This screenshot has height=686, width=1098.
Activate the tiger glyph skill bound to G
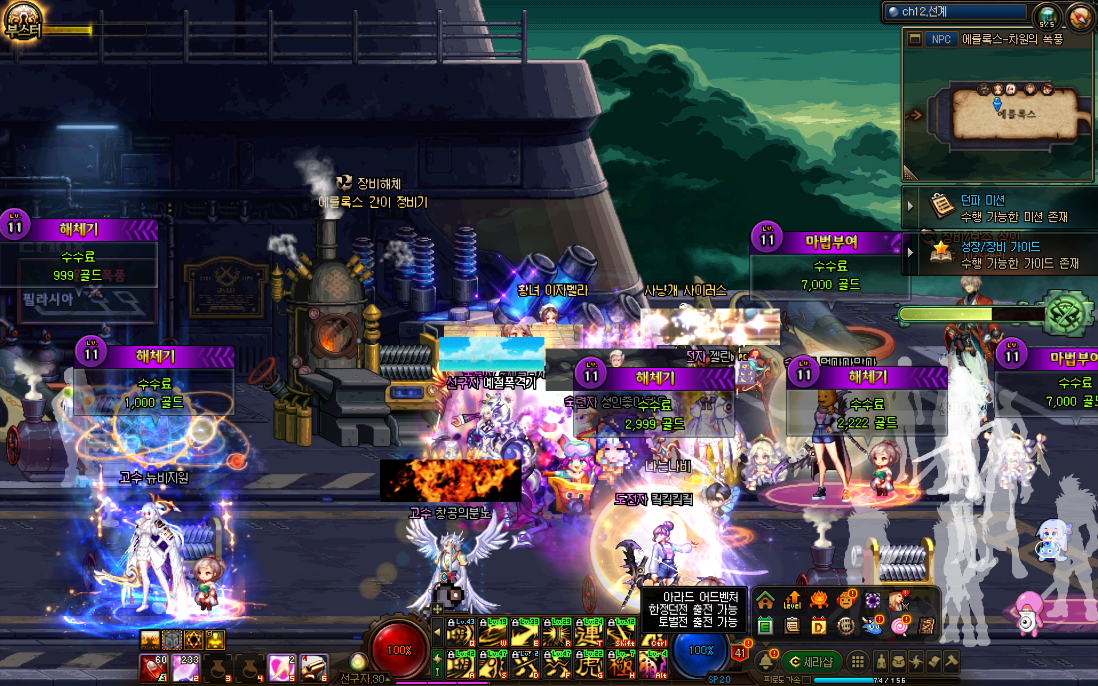pyautogui.click(x=591, y=663)
